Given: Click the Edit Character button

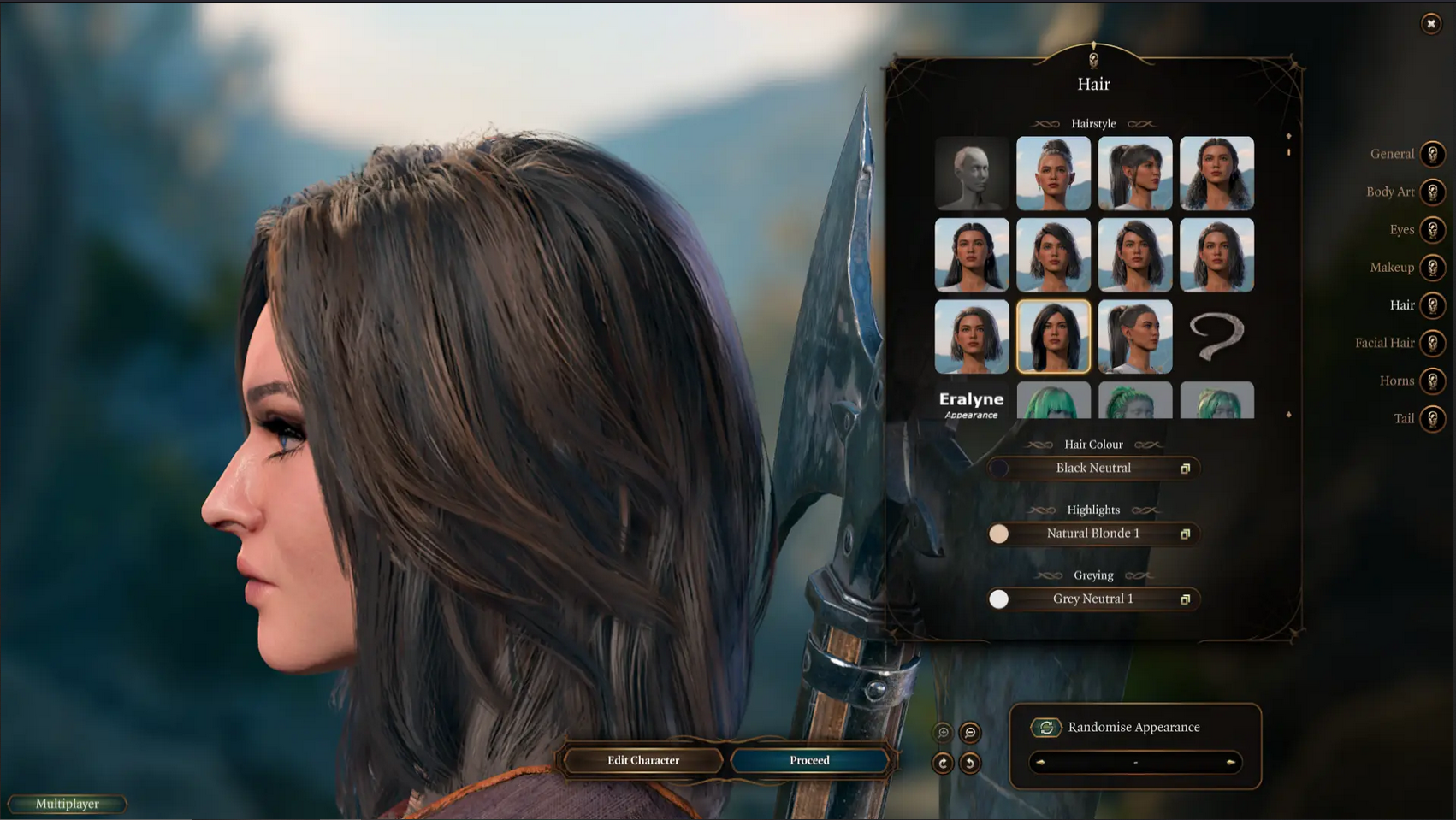Looking at the screenshot, I should tap(643, 760).
